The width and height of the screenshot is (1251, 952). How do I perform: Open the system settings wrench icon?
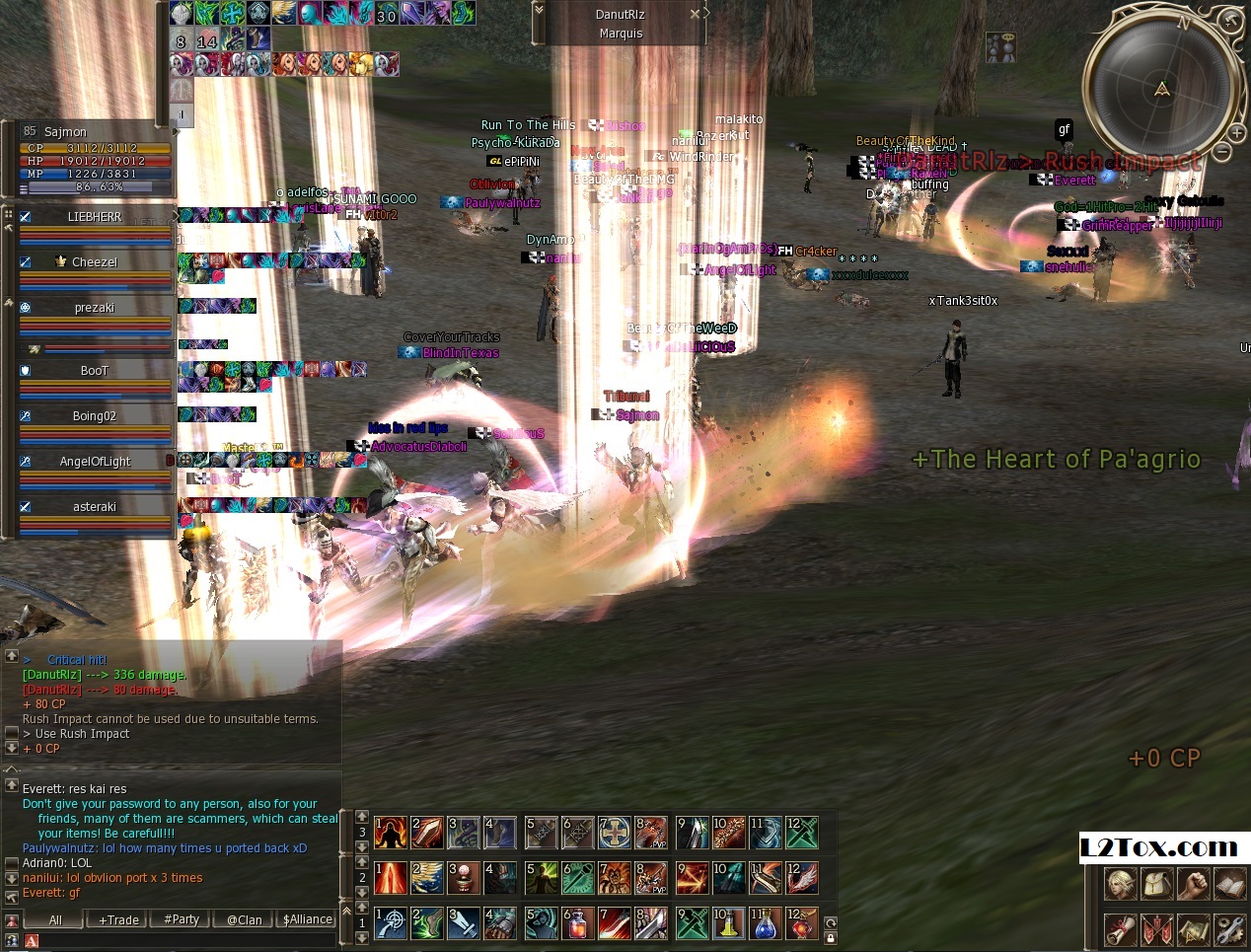[x=1229, y=928]
